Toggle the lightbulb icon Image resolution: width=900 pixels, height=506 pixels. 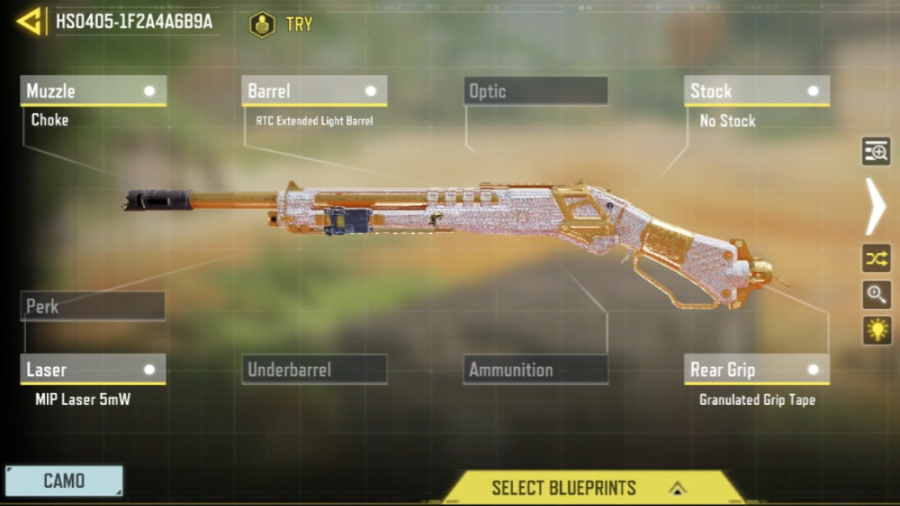click(876, 330)
